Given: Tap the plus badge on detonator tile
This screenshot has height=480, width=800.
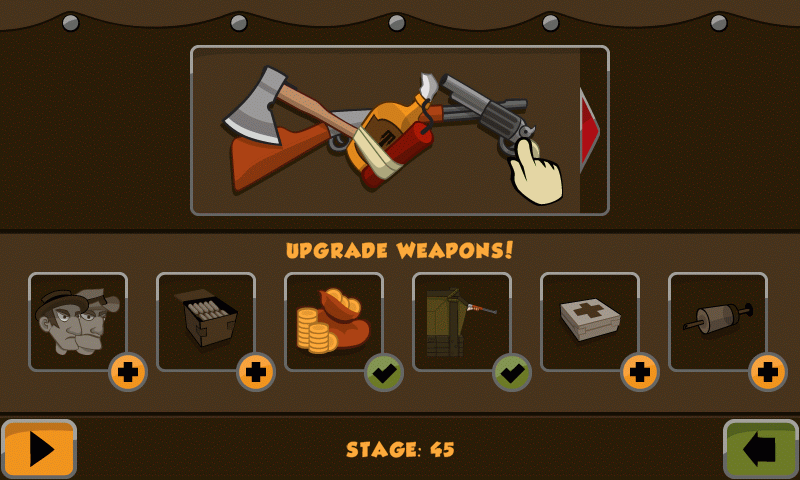Looking at the screenshot, I should point(768,372).
